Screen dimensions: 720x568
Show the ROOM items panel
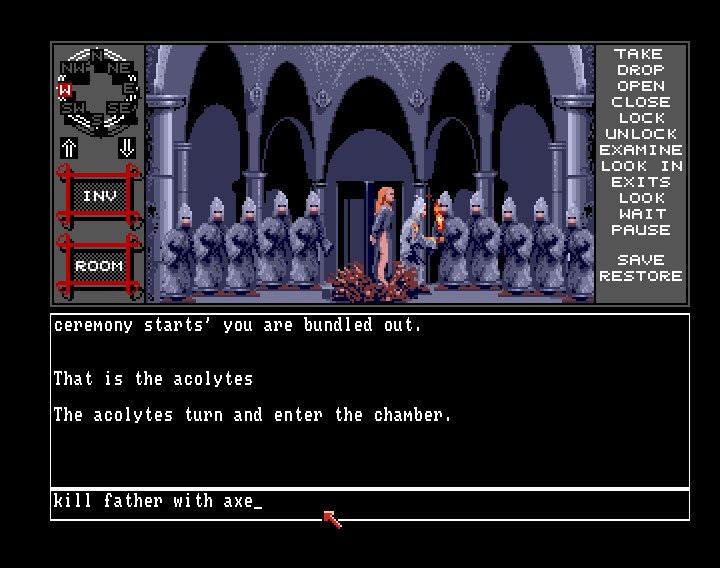(x=98, y=266)
